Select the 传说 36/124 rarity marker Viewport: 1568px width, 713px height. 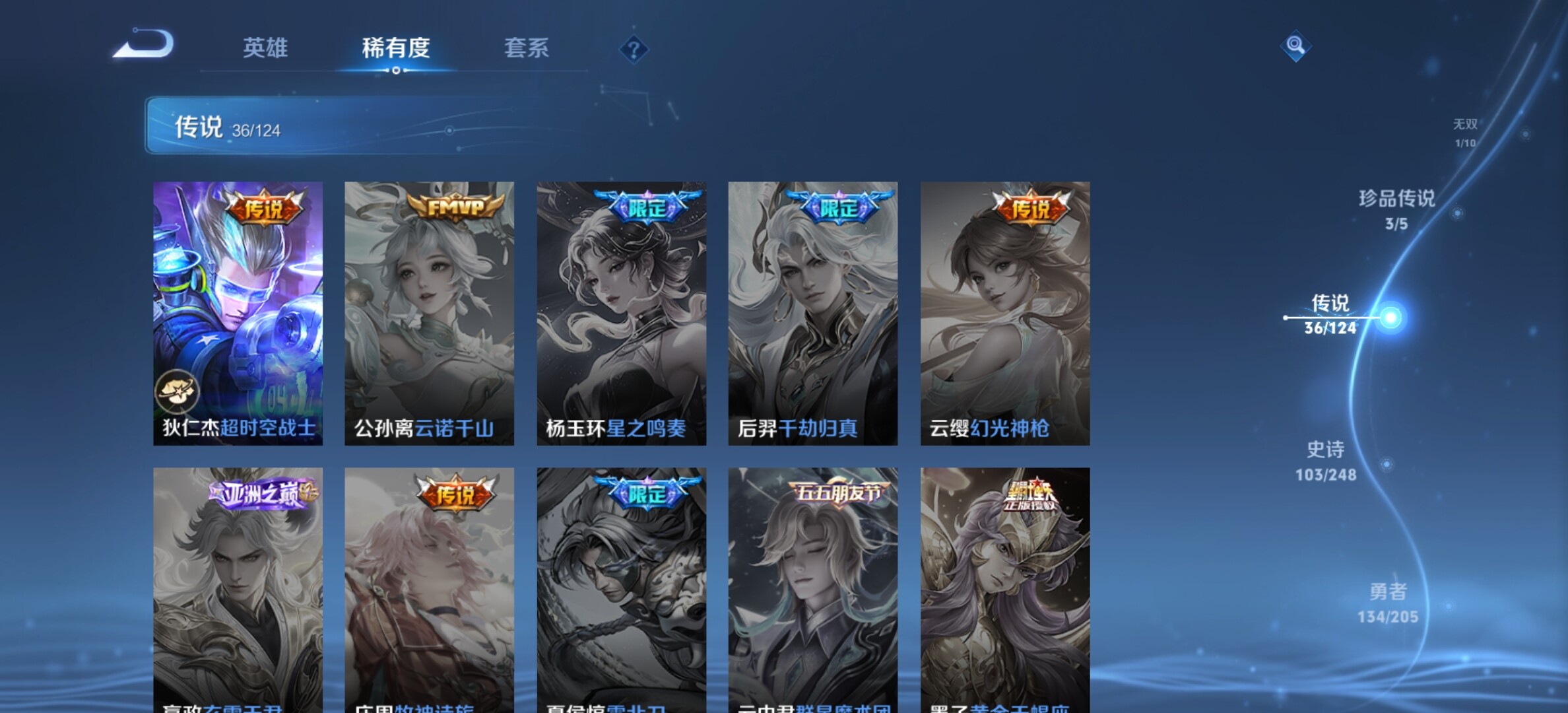(1330, 314)
